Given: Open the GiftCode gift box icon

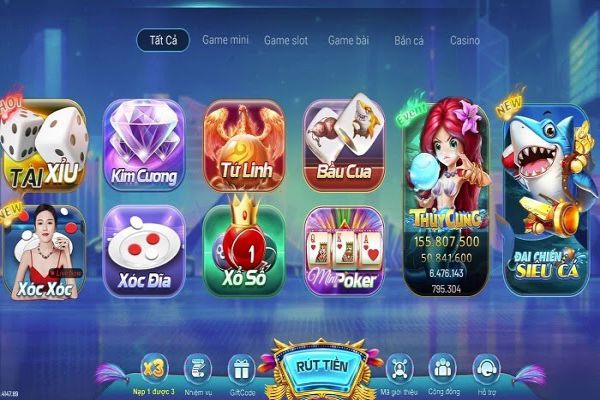Looking at the screenshot, I should [241, 372].
